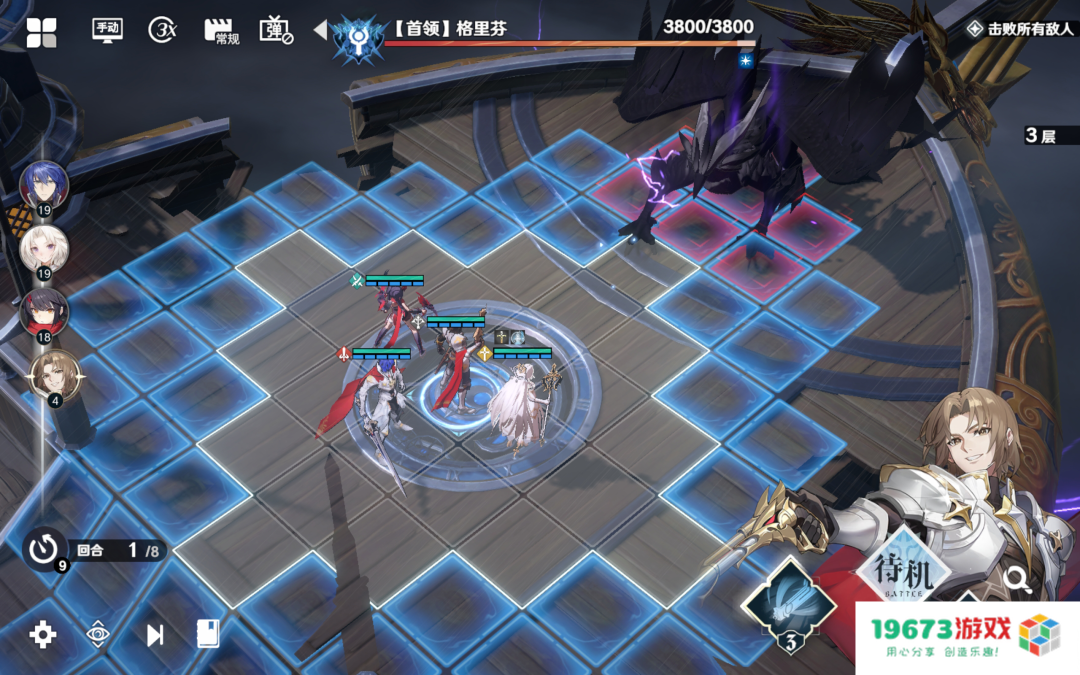Toggle the 手动 manual control mode
The image size is (1080, 675).
click(106, 29)
